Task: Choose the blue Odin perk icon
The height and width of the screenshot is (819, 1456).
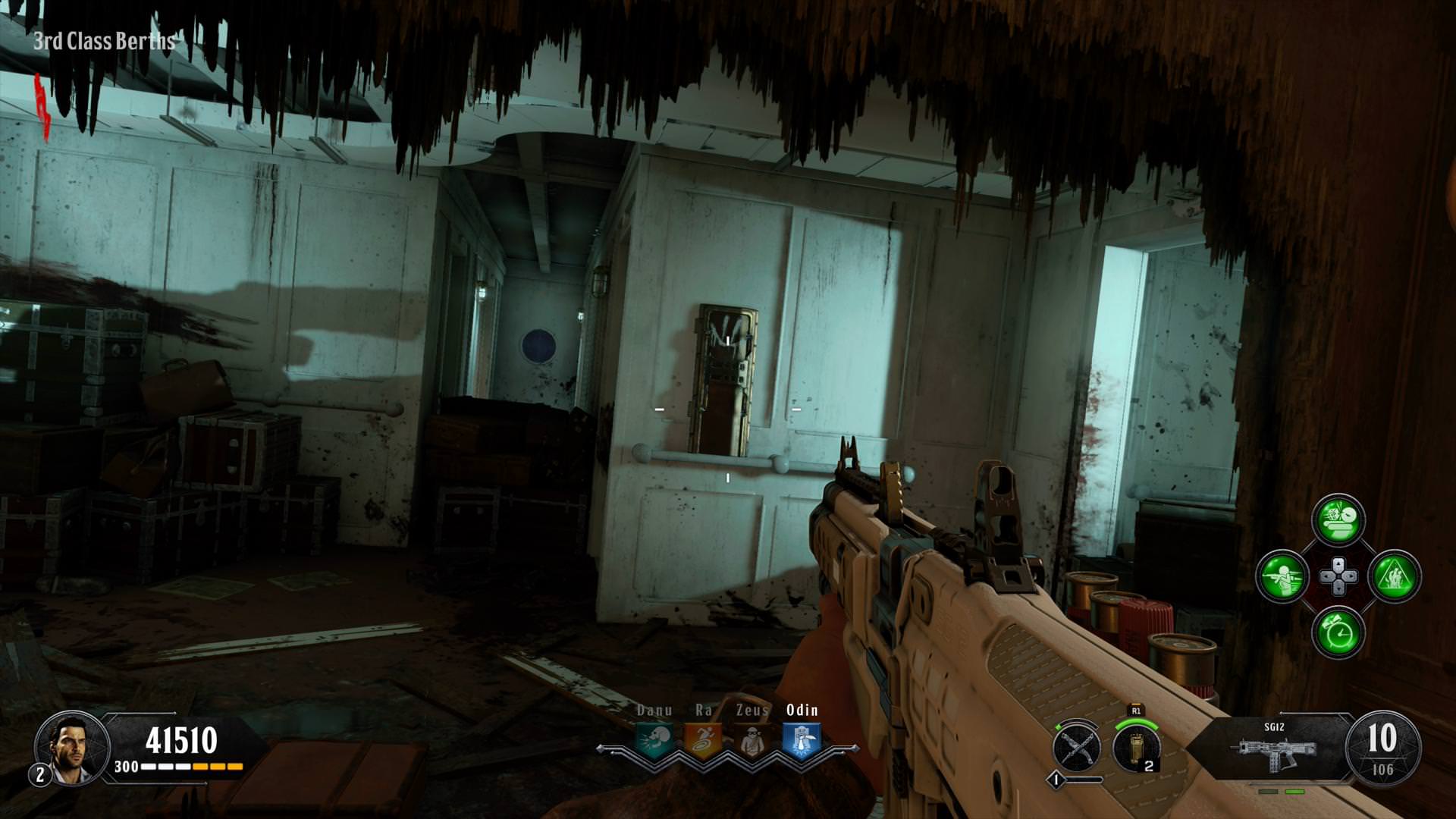Action: coord(802,739)
